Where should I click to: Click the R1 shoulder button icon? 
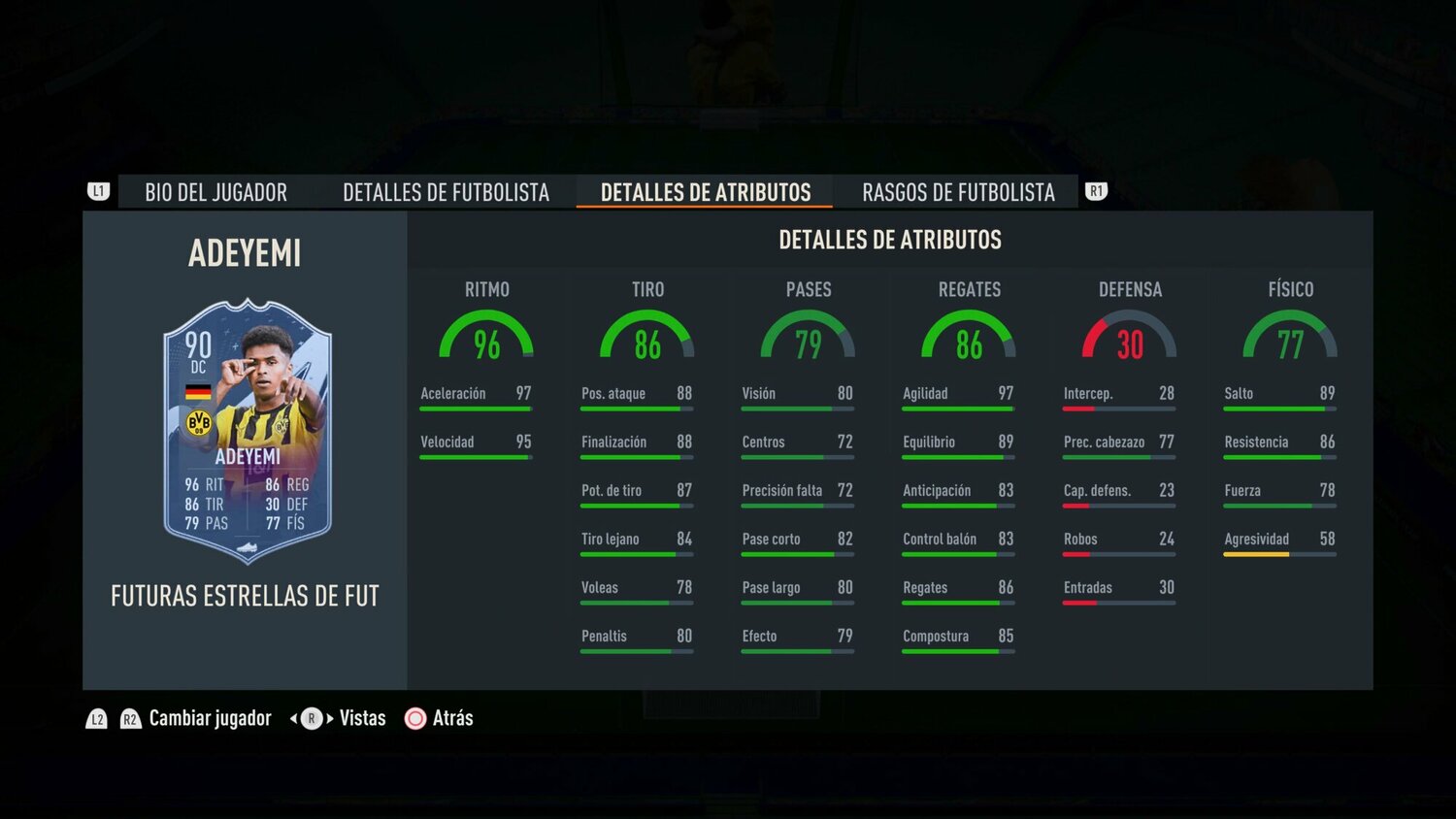coord(1095,191)
